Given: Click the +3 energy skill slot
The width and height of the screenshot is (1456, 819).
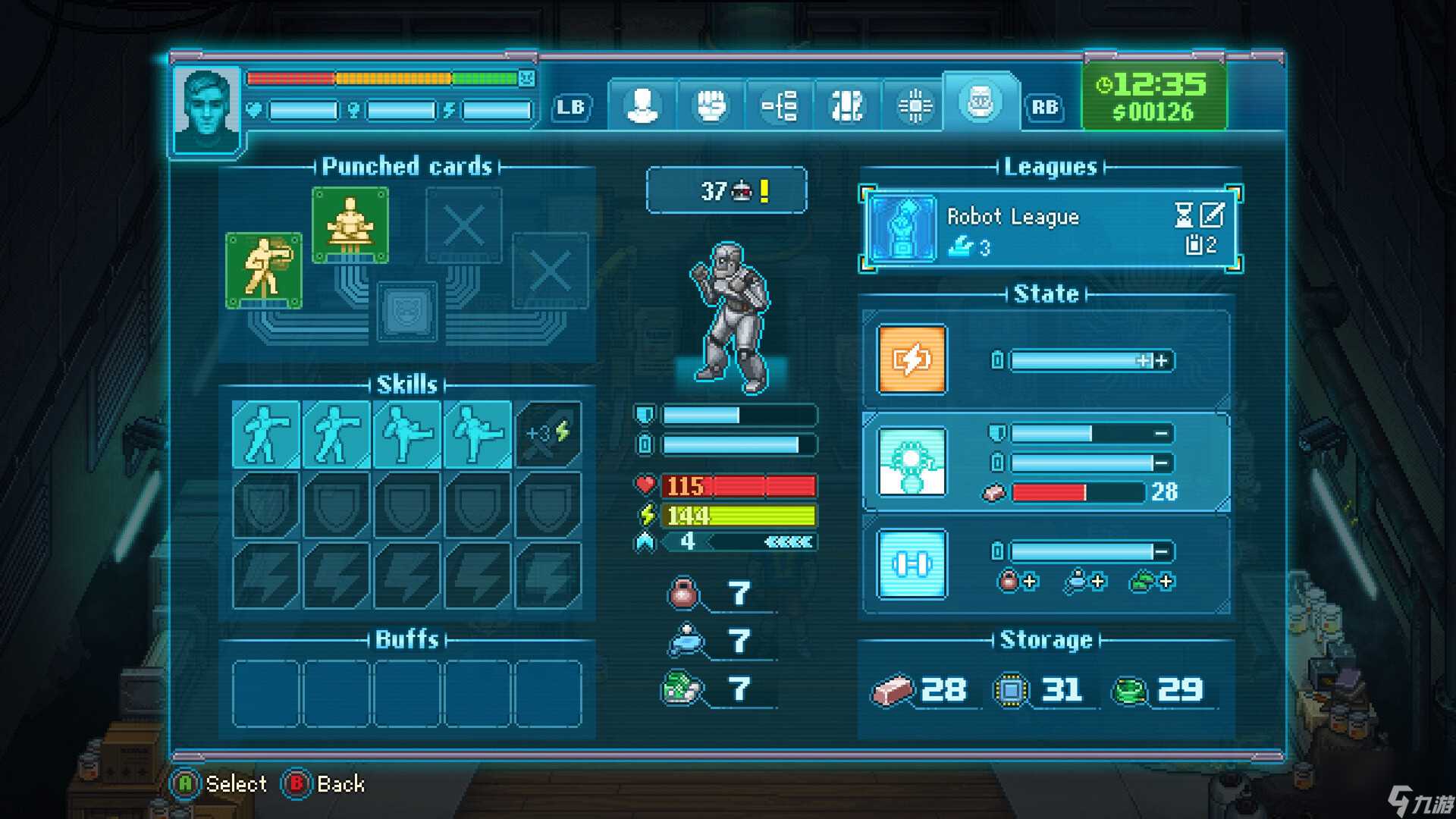Looking at the screenshot, I should pos(548,434).
